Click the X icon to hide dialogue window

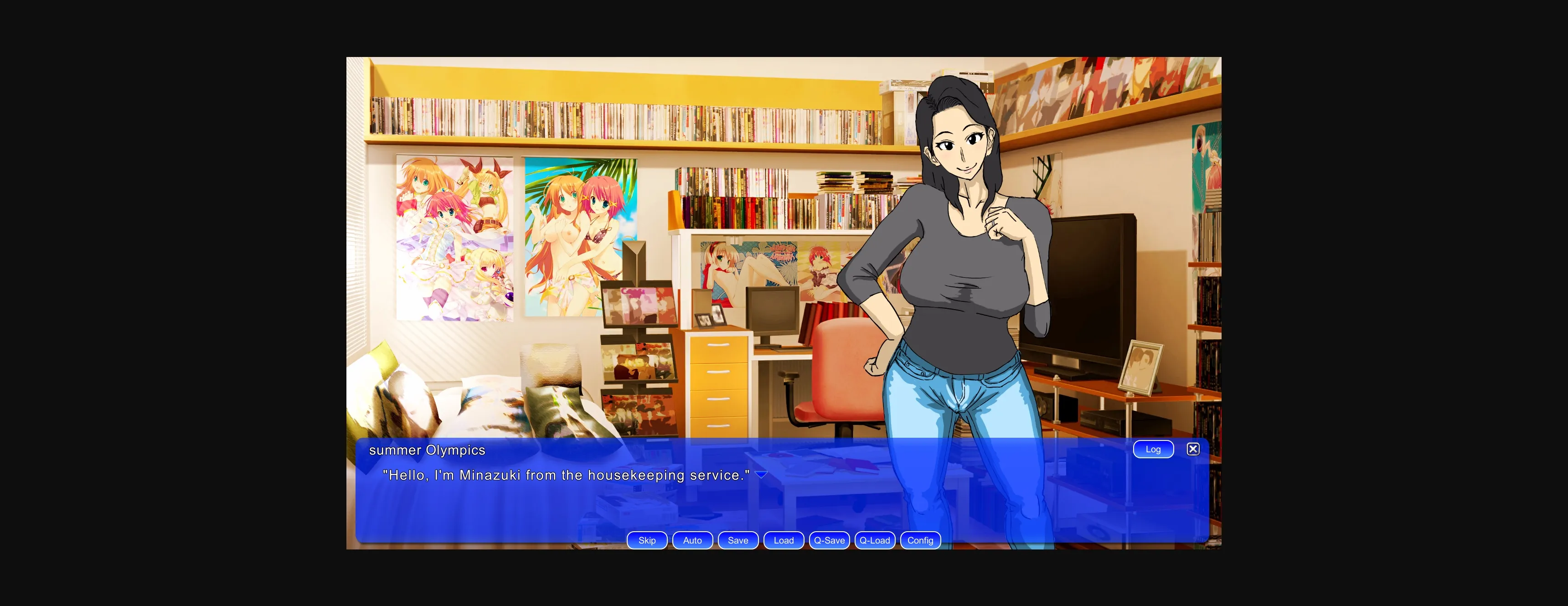[x=1193, y=449]
